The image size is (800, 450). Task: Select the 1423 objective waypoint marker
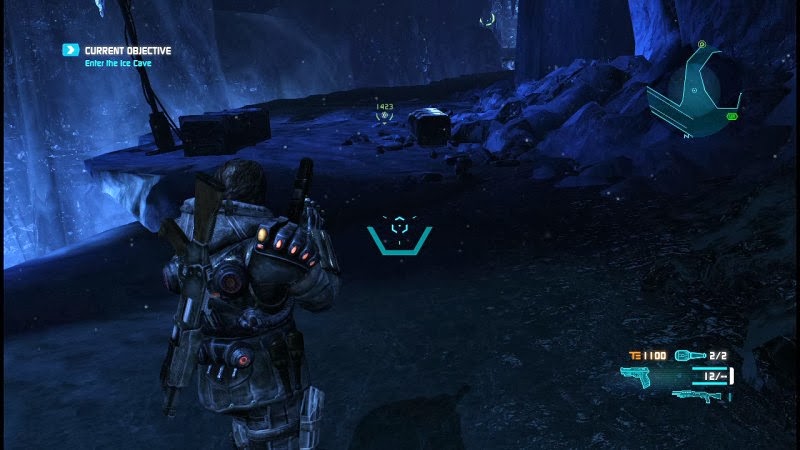(x=383, y=115)
